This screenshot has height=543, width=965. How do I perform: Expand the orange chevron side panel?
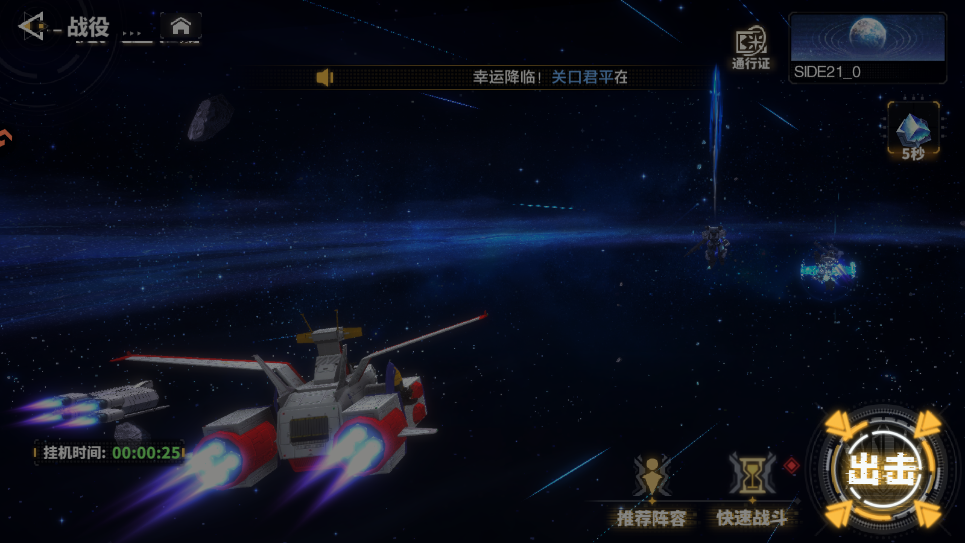[5, 138]
